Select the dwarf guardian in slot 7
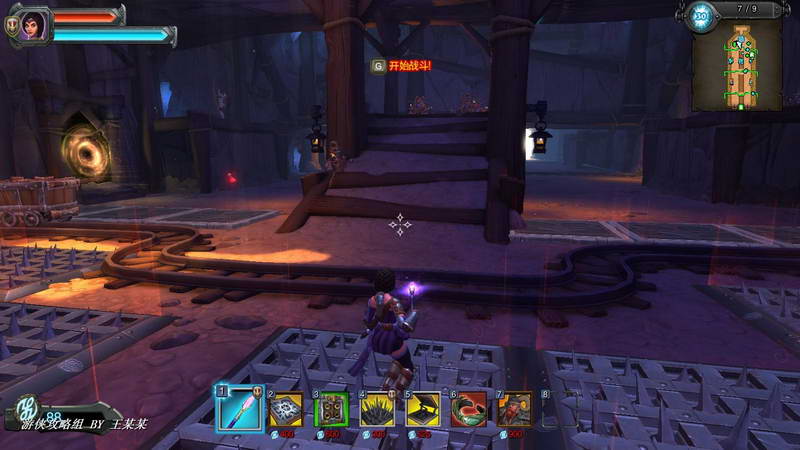Screen dimensions: 800x450 point(515,409)
